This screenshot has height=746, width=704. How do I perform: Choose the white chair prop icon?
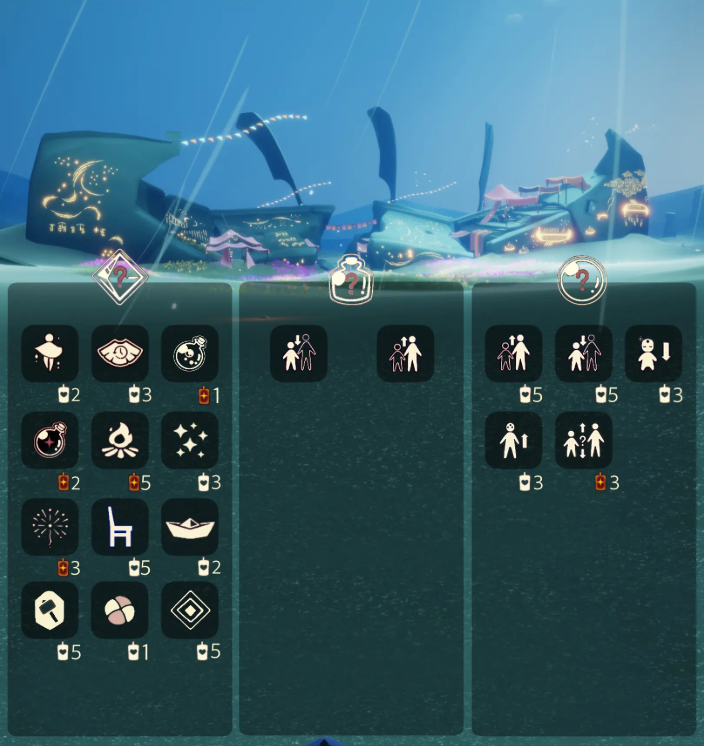[x=120, y=527]
